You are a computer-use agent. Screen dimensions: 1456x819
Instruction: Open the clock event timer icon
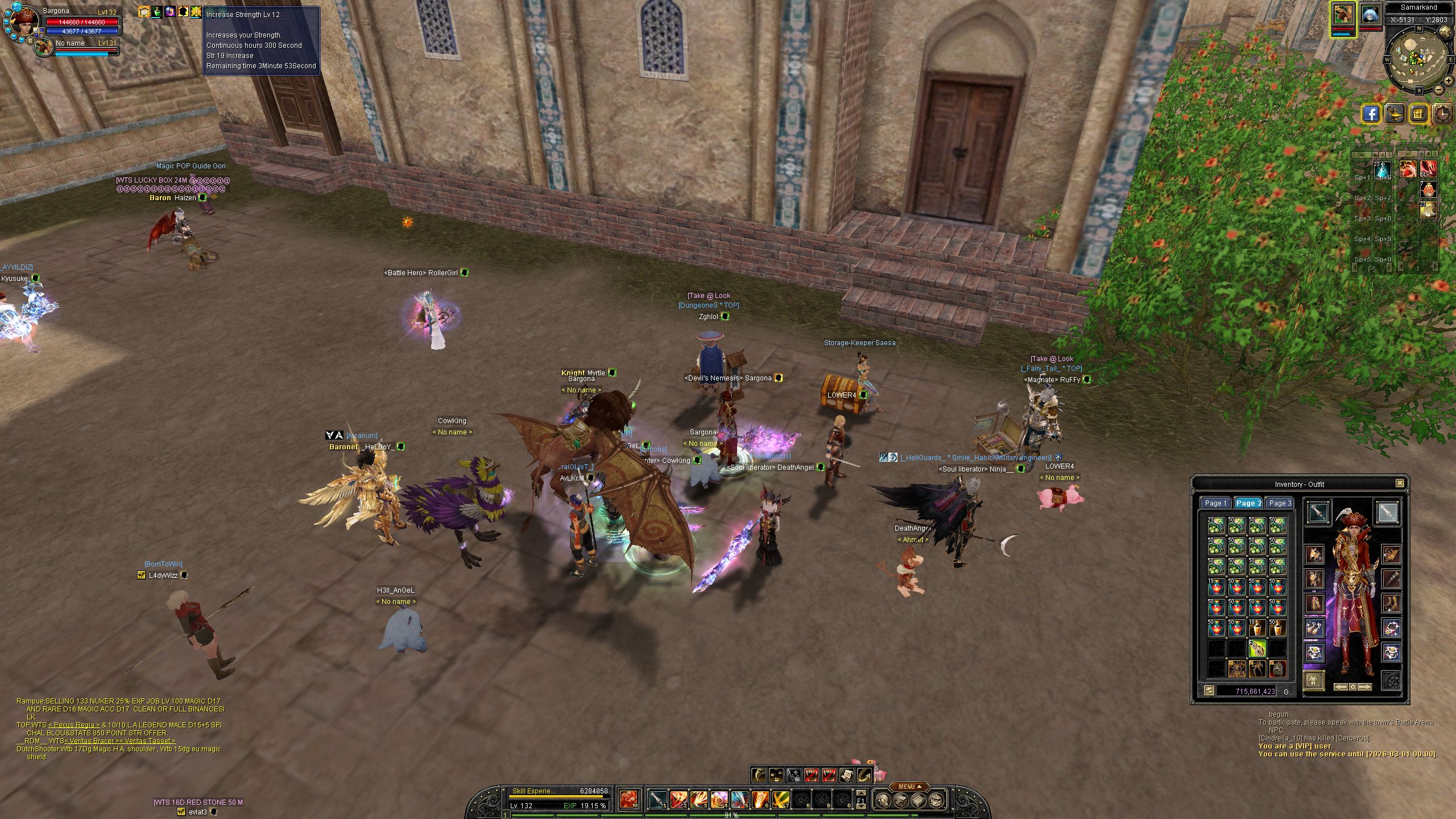pyautogui.click(x=1442, y=114)
